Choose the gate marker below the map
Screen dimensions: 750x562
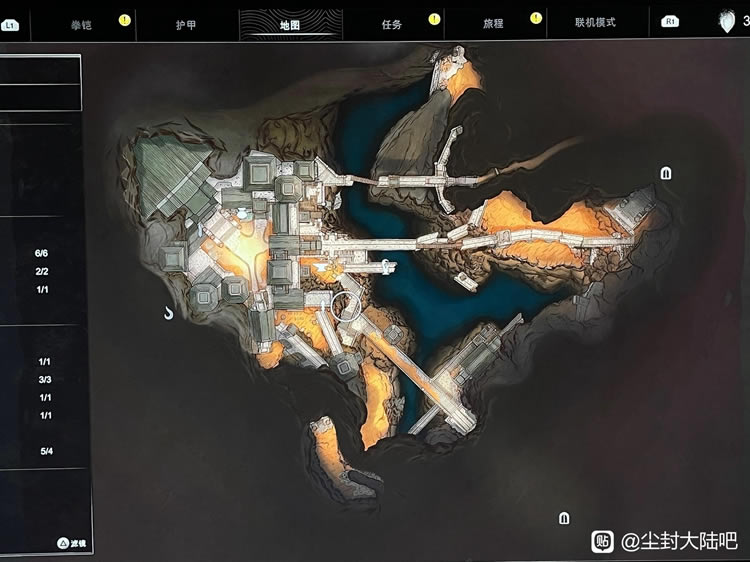coord(565,518)
